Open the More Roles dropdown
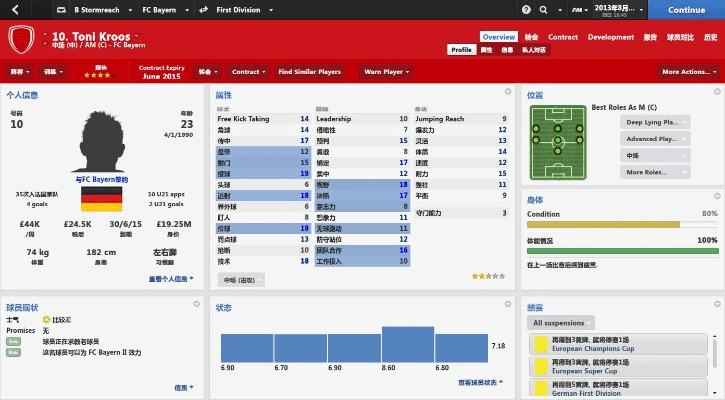Image resolution: width=725 pixels, height=400 pixels. point(656,172)
